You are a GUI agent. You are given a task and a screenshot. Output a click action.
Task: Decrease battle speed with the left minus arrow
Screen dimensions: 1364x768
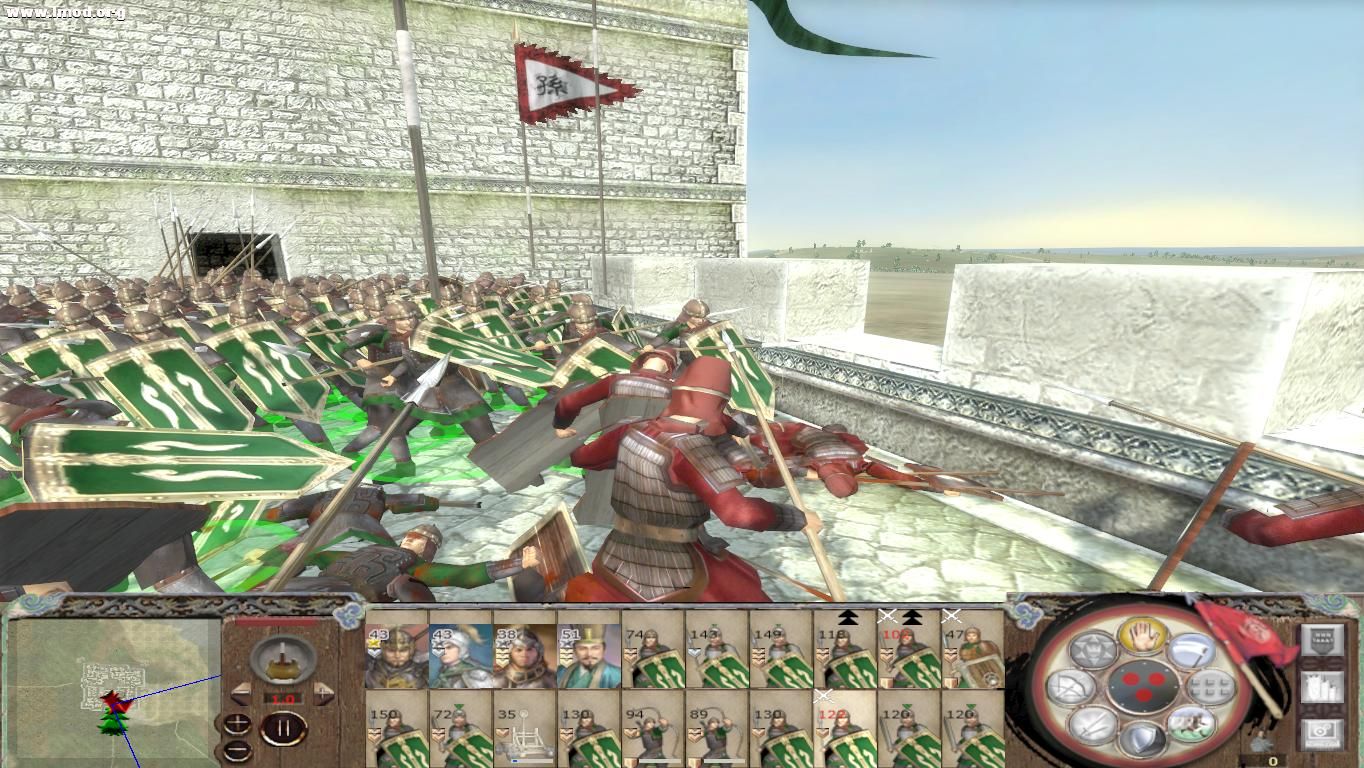point(239,694)
